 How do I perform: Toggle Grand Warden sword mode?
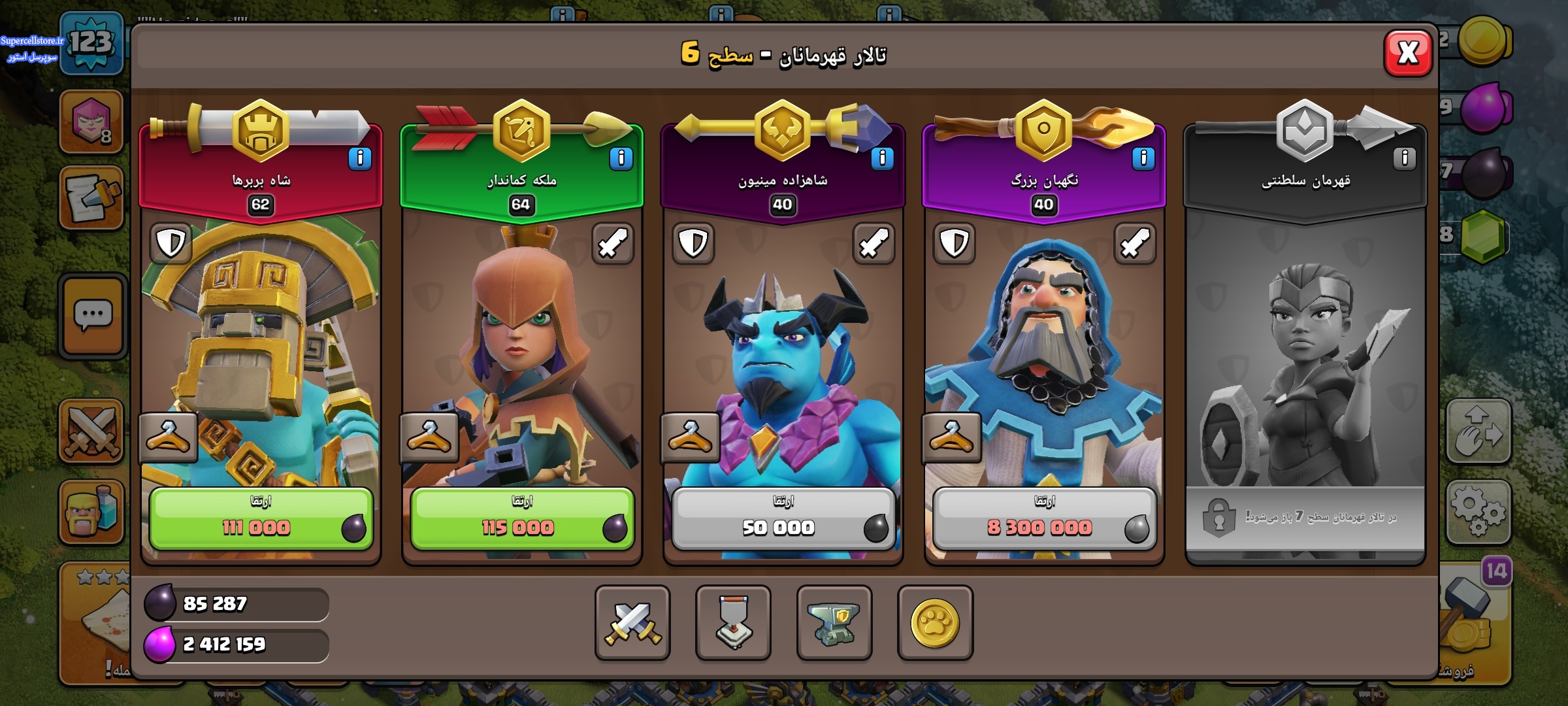1135,244
